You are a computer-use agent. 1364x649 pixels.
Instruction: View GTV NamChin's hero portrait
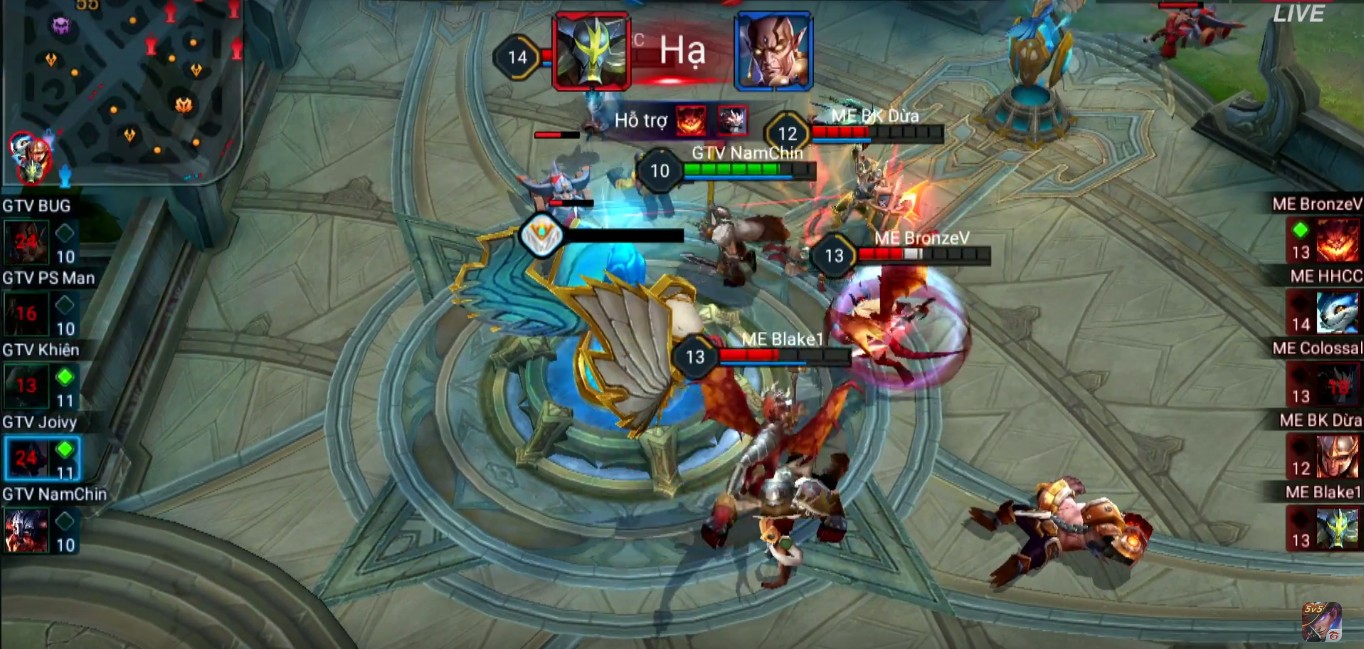coord(26,530)
